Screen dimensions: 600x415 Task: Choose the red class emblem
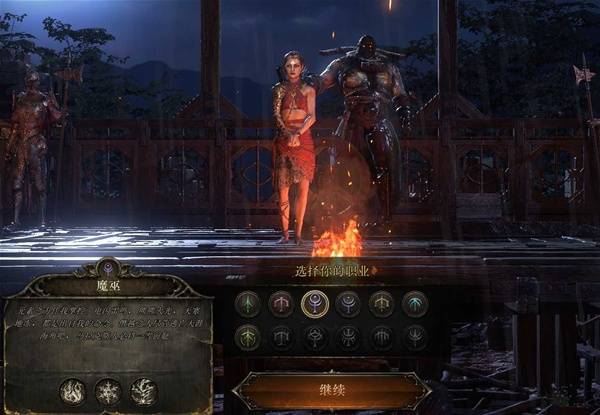281,303
